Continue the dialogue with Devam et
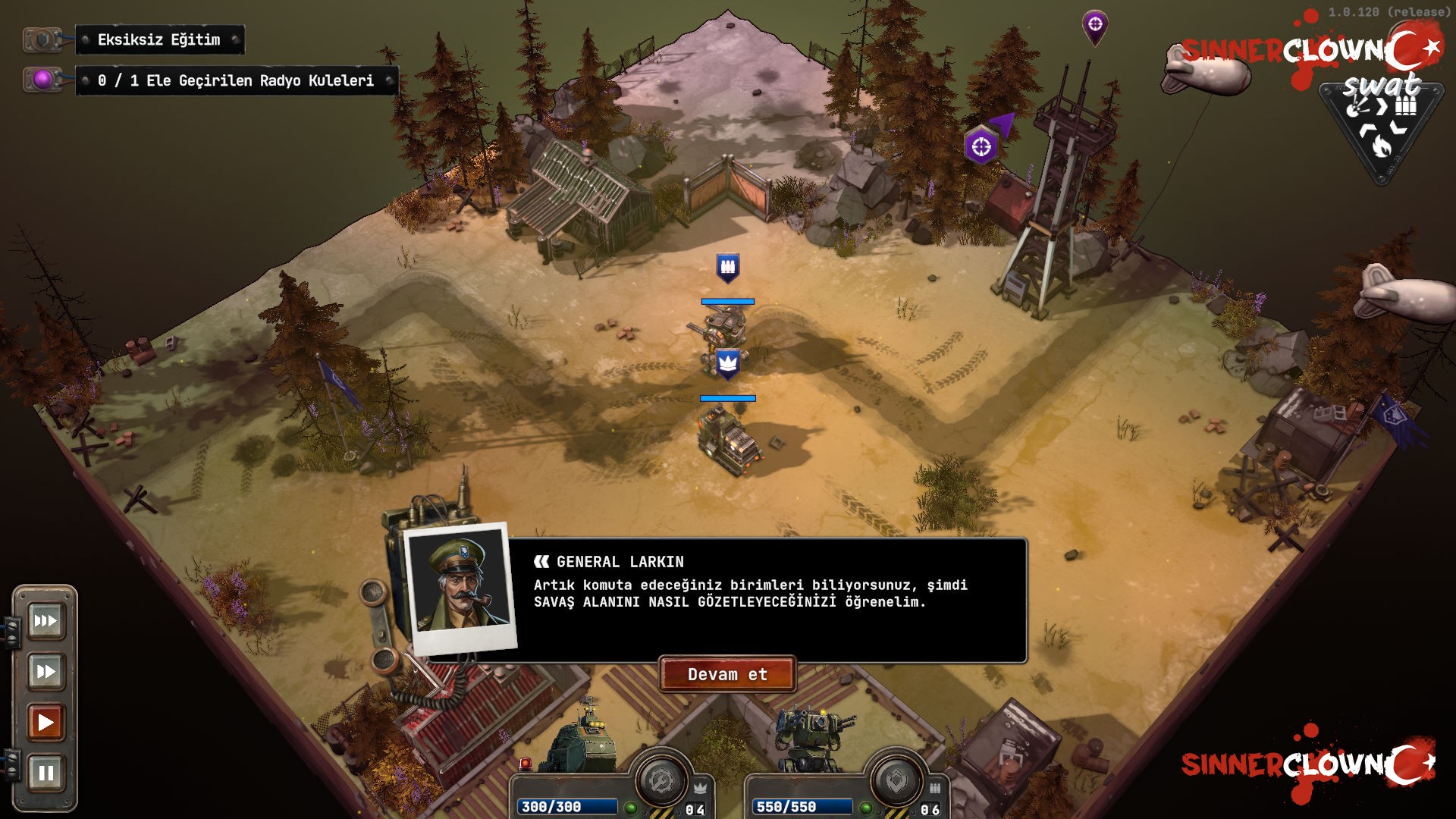This screenshot has width=1456, height=819. pyautogui.click(x=727, y=674)
